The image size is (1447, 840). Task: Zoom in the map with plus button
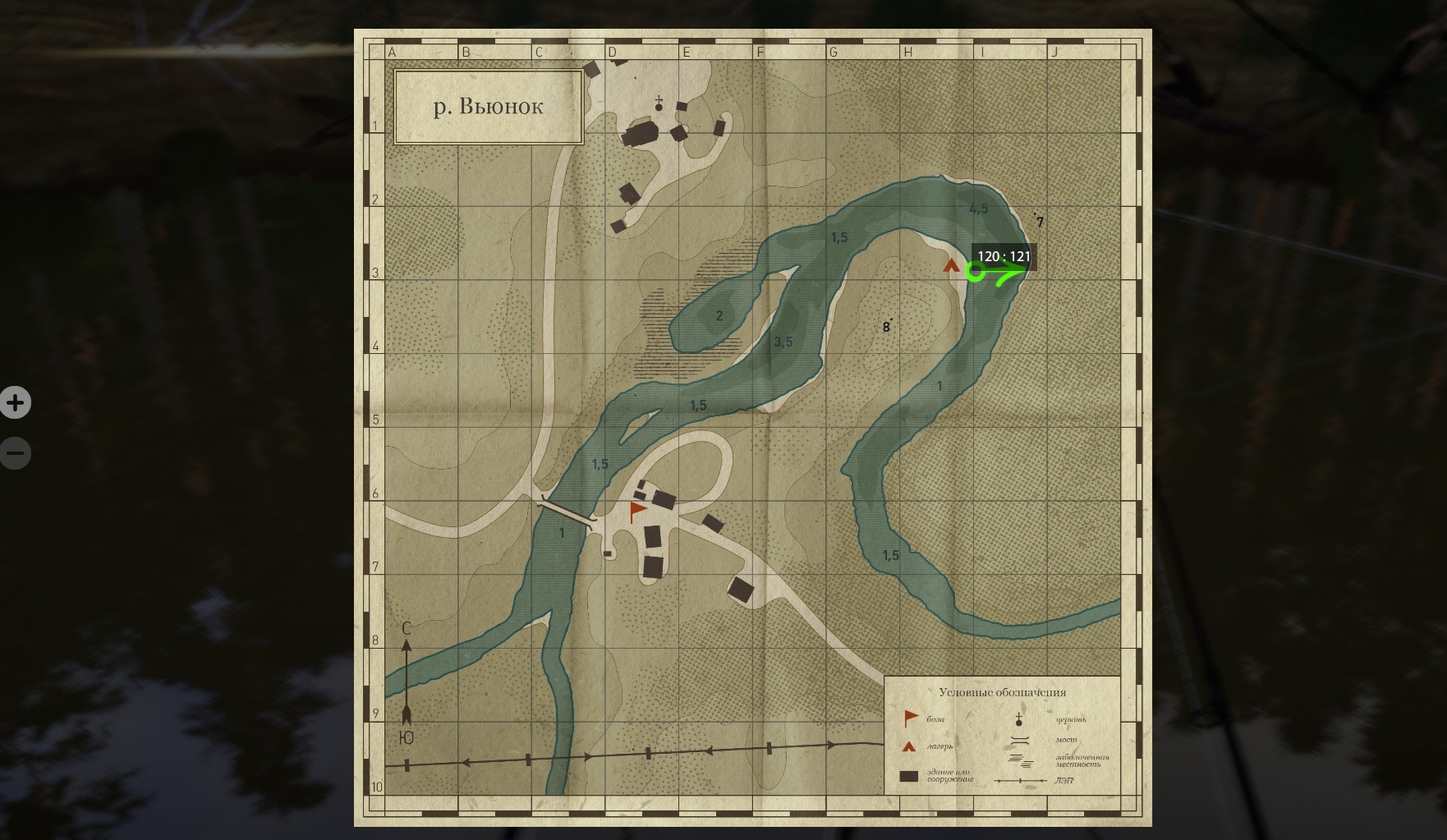click(15, 403)
